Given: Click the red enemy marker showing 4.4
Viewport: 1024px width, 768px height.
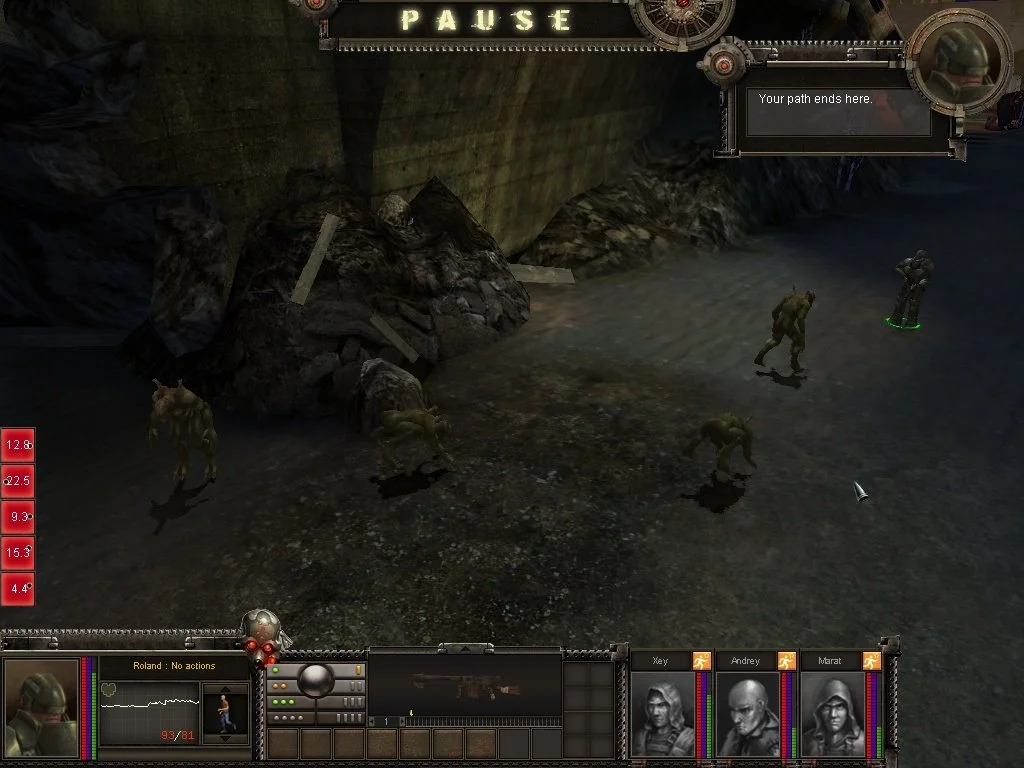Looking at the screenshot, I should pyautogui.click(x=18, y=589).
